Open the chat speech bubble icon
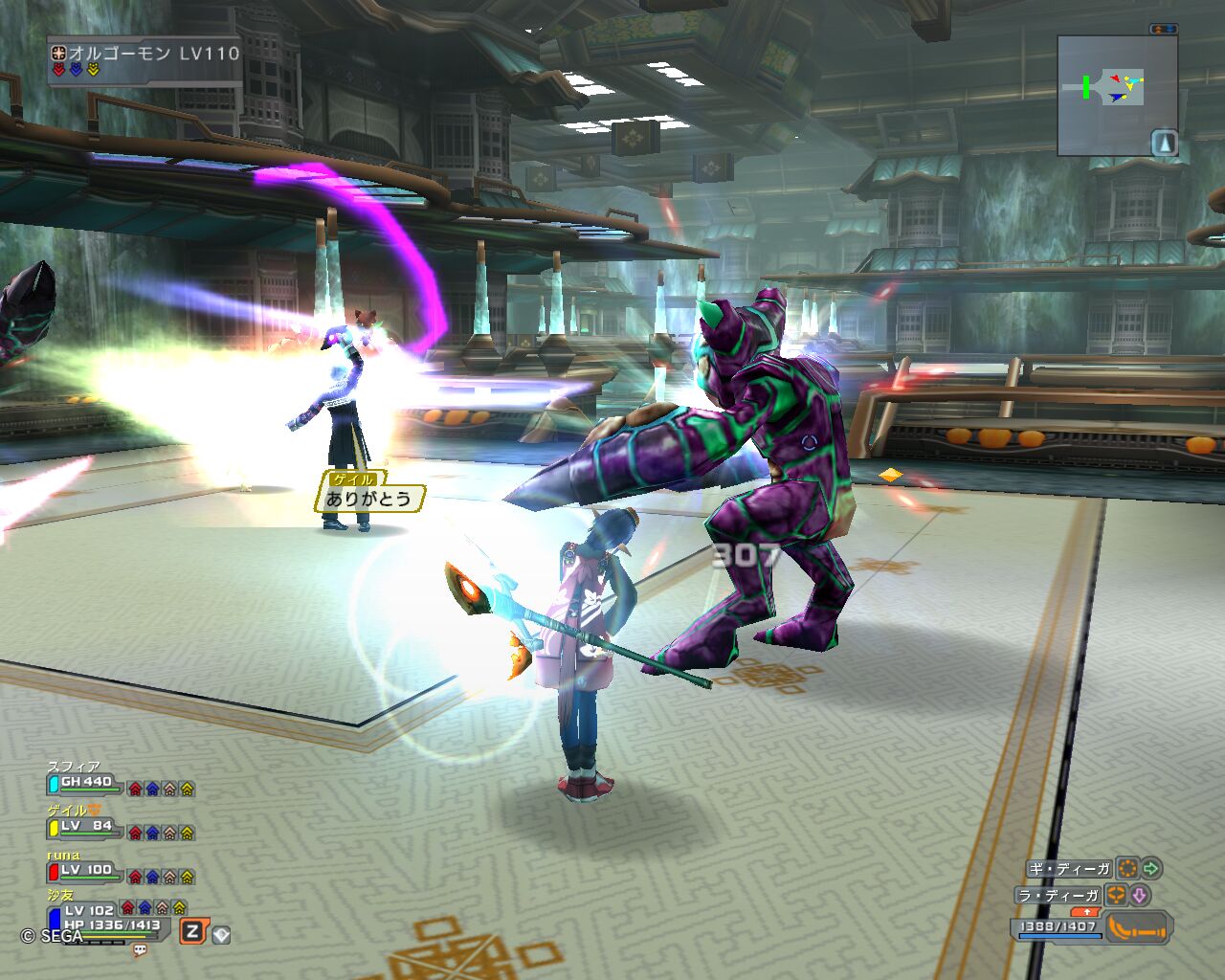This screenshot has height=980, width=1225. point(140,950)
